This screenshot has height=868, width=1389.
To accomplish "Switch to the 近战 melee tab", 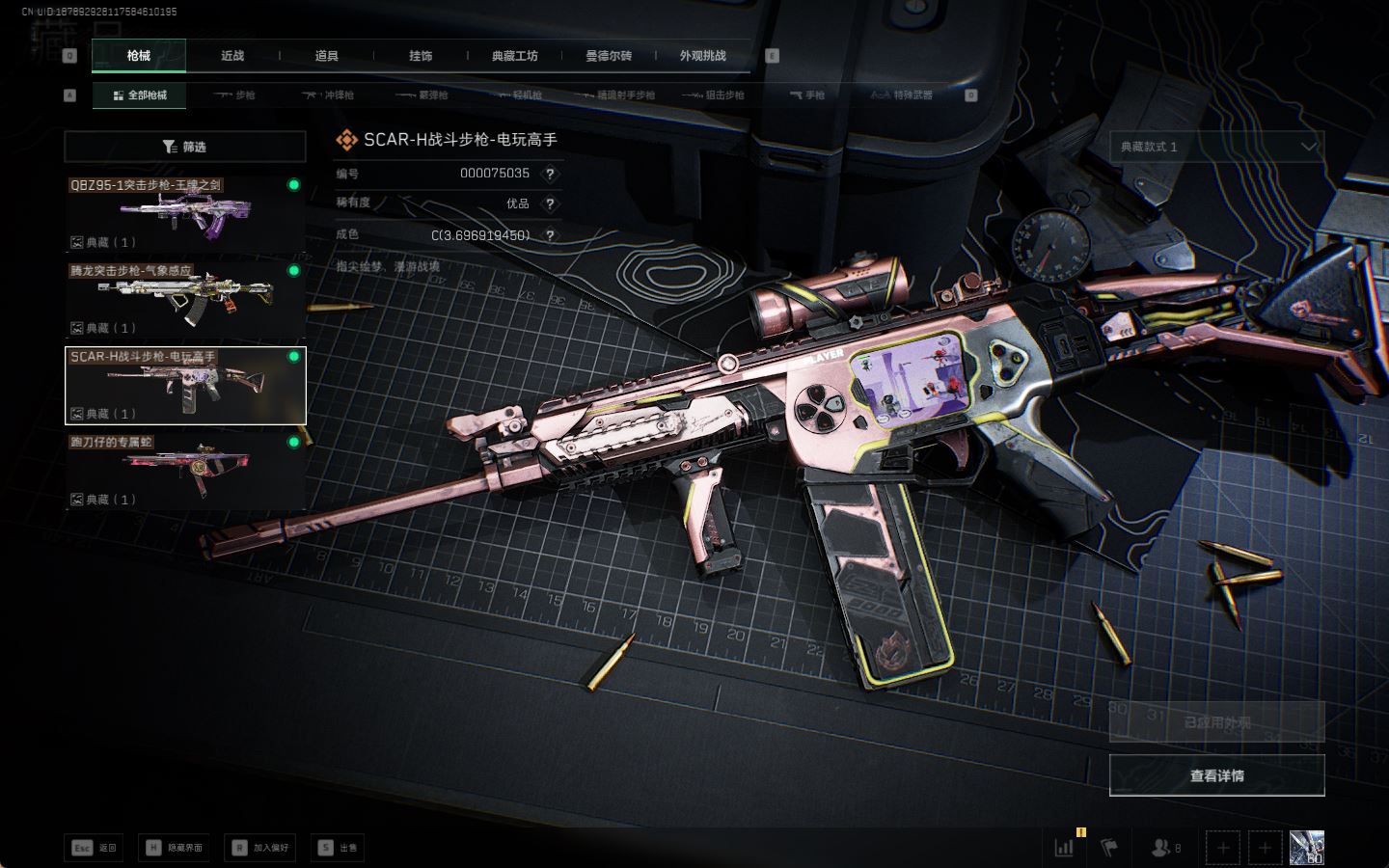I will pos(232,56).
